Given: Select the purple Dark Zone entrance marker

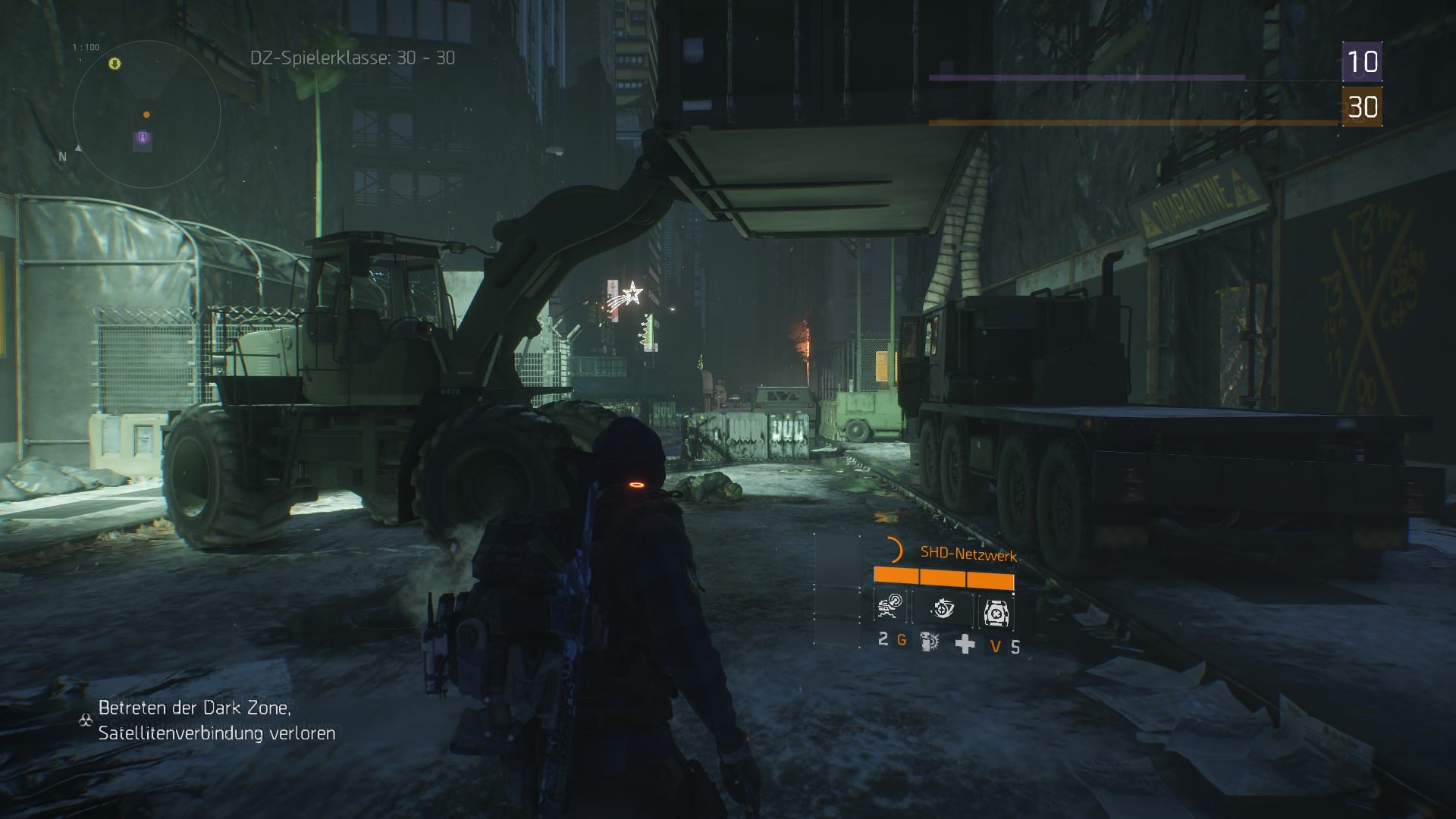Looking at the screenshot, I should pos(142,138).
